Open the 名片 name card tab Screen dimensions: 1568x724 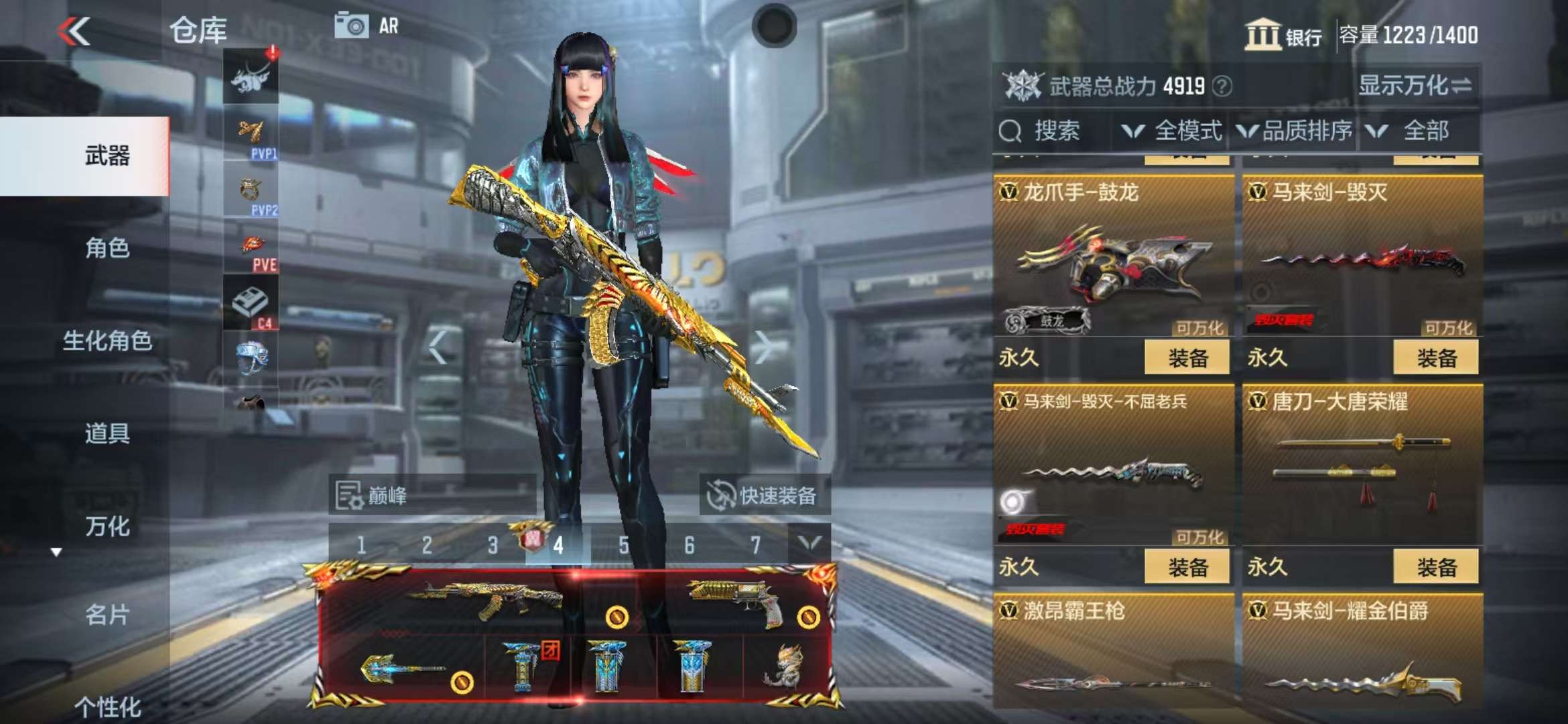tap(107, 614)
